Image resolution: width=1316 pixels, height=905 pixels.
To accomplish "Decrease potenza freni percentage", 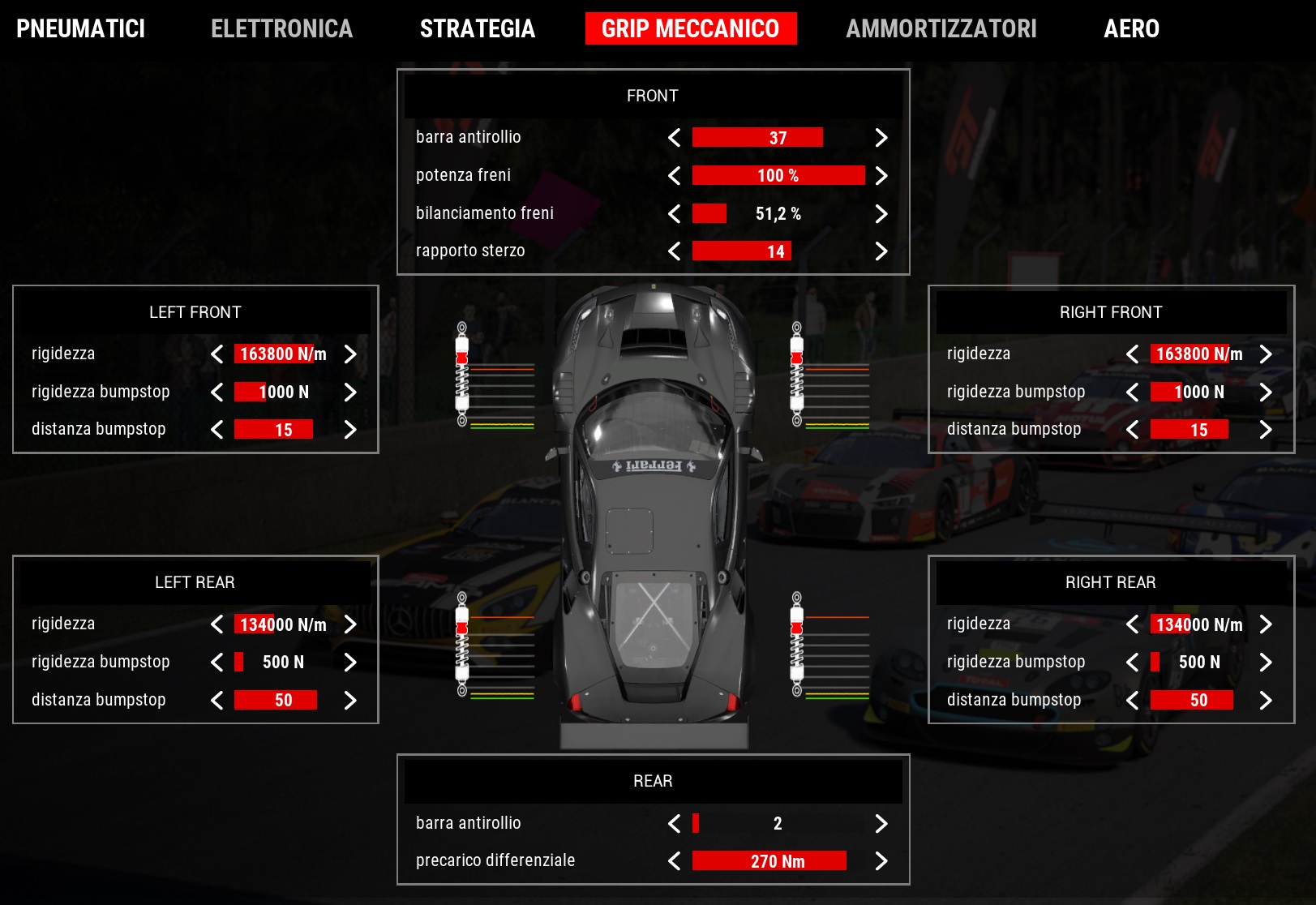I will (x=674, y=176).
